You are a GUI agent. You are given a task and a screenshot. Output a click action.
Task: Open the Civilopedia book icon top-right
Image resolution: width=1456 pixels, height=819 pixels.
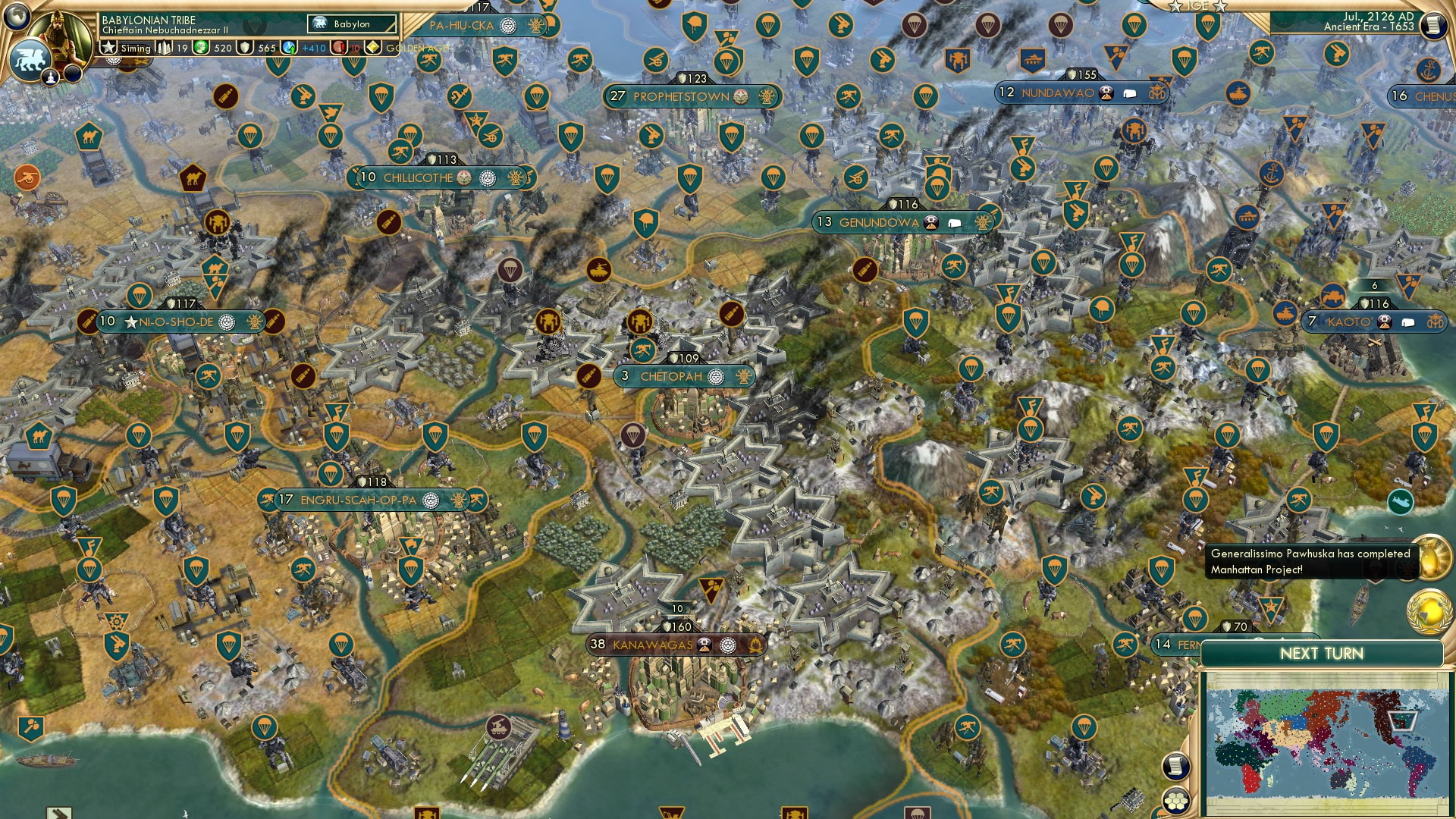coord(1432,25)
